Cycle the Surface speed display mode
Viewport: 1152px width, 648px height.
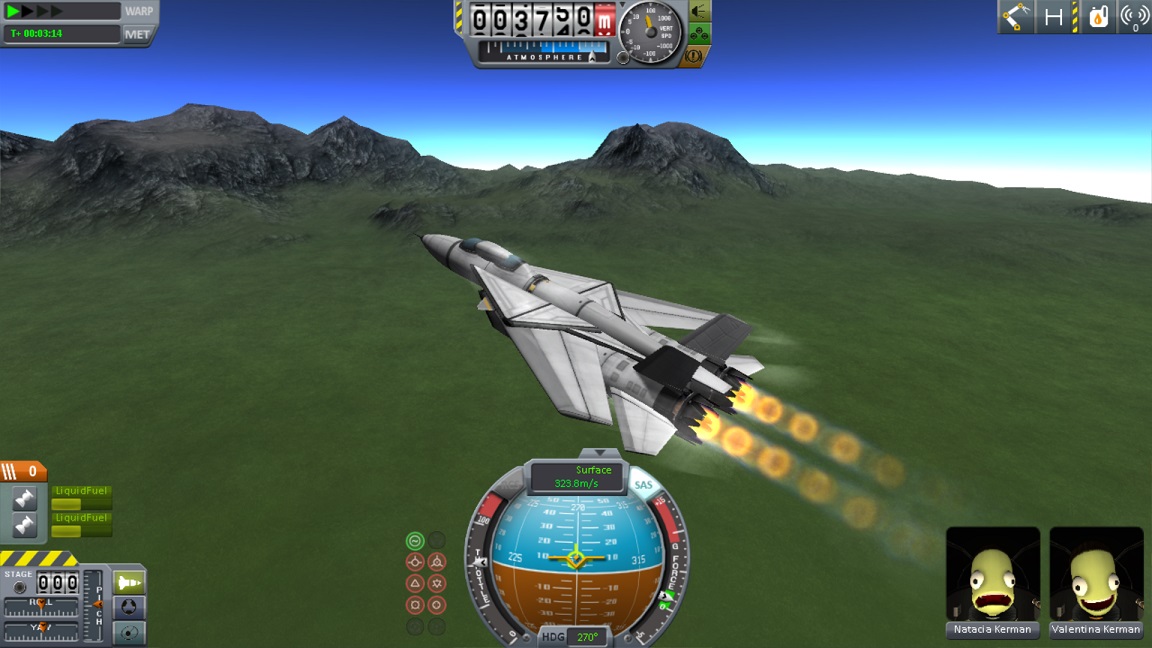[576, 477]
